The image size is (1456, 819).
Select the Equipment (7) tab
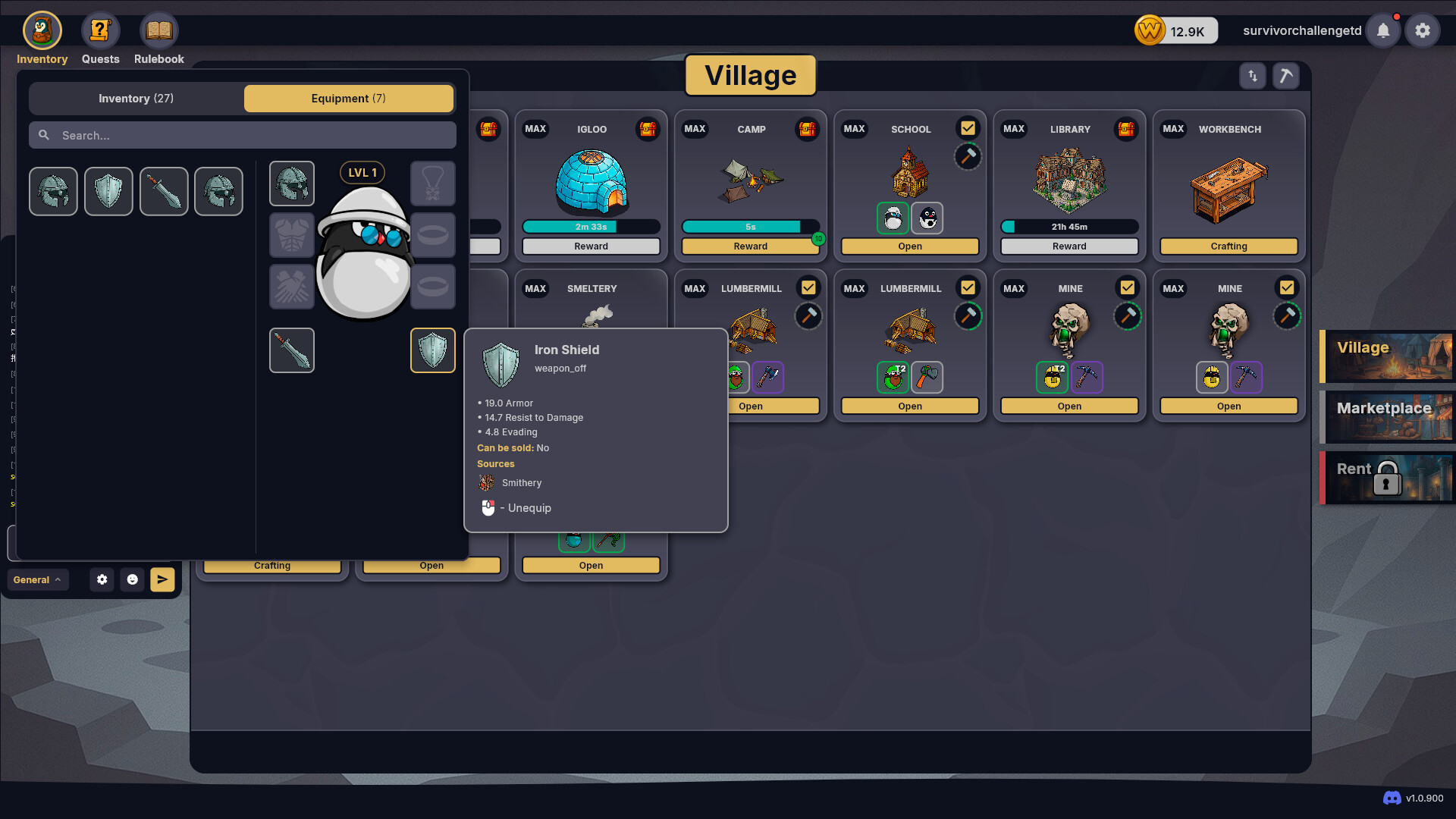click(348, 98)
